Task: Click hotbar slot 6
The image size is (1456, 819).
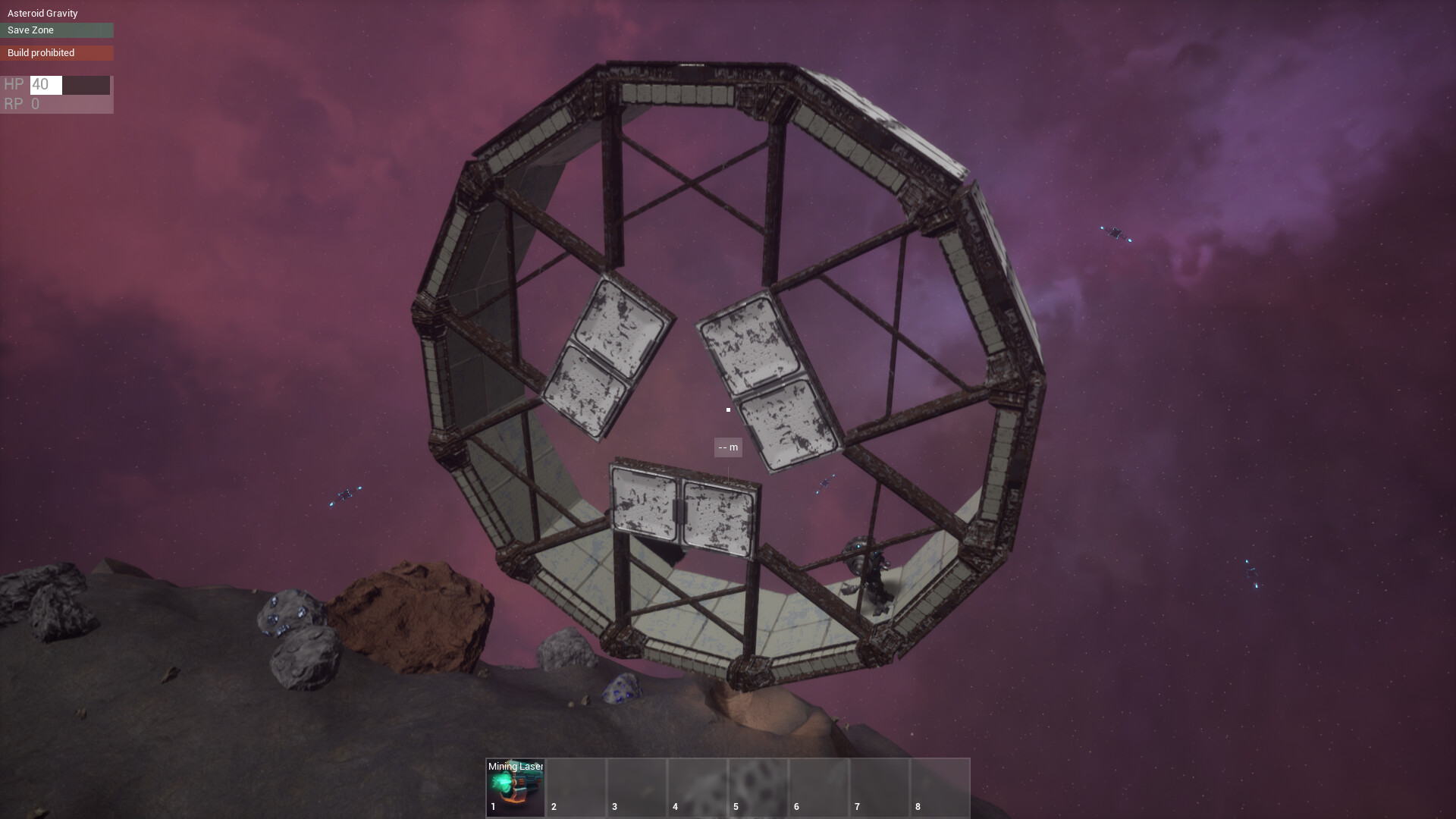Action: (x=817, y=787)
